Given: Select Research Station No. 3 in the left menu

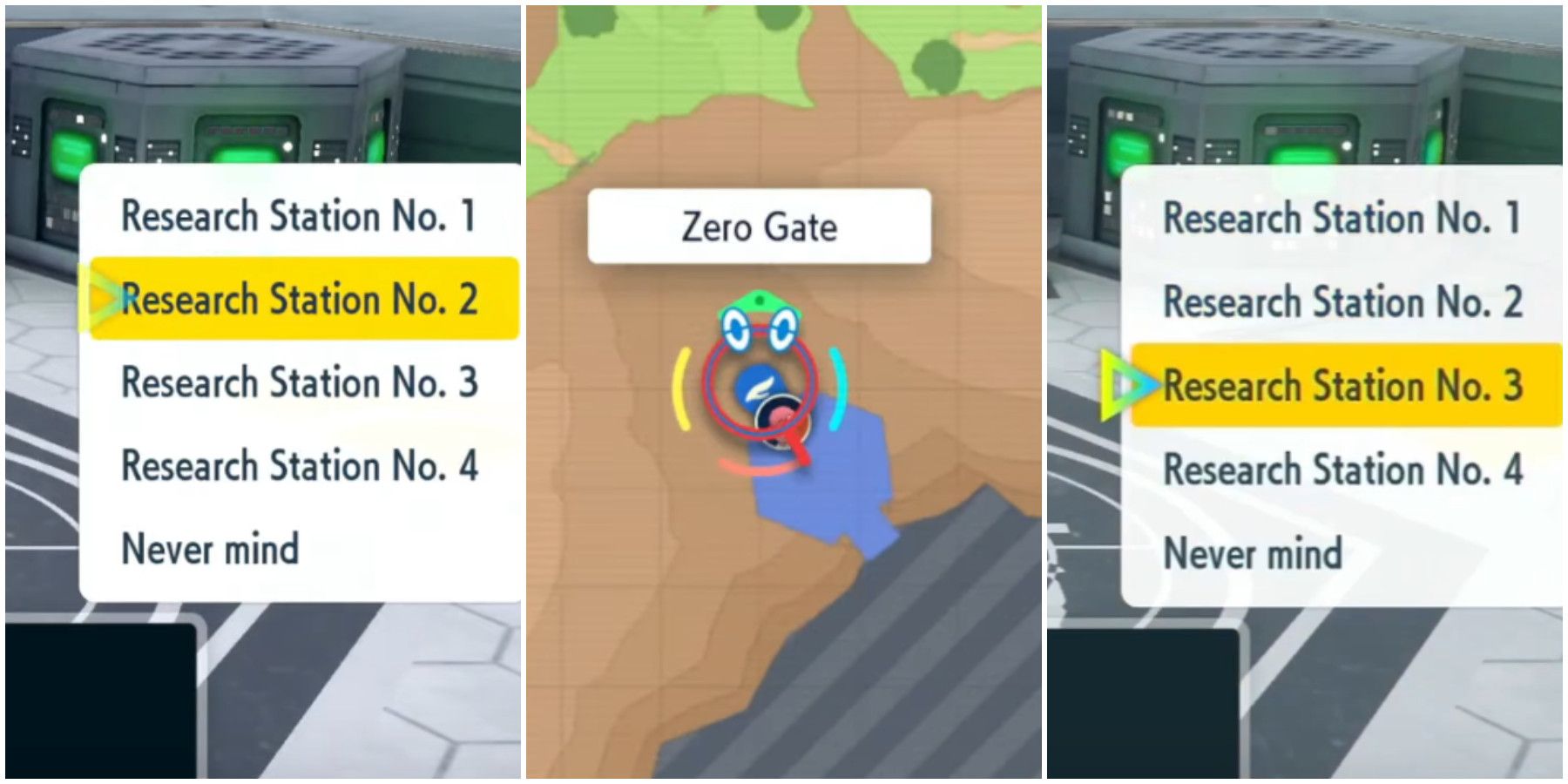Looking at the screenshot, I should (301, 382).
